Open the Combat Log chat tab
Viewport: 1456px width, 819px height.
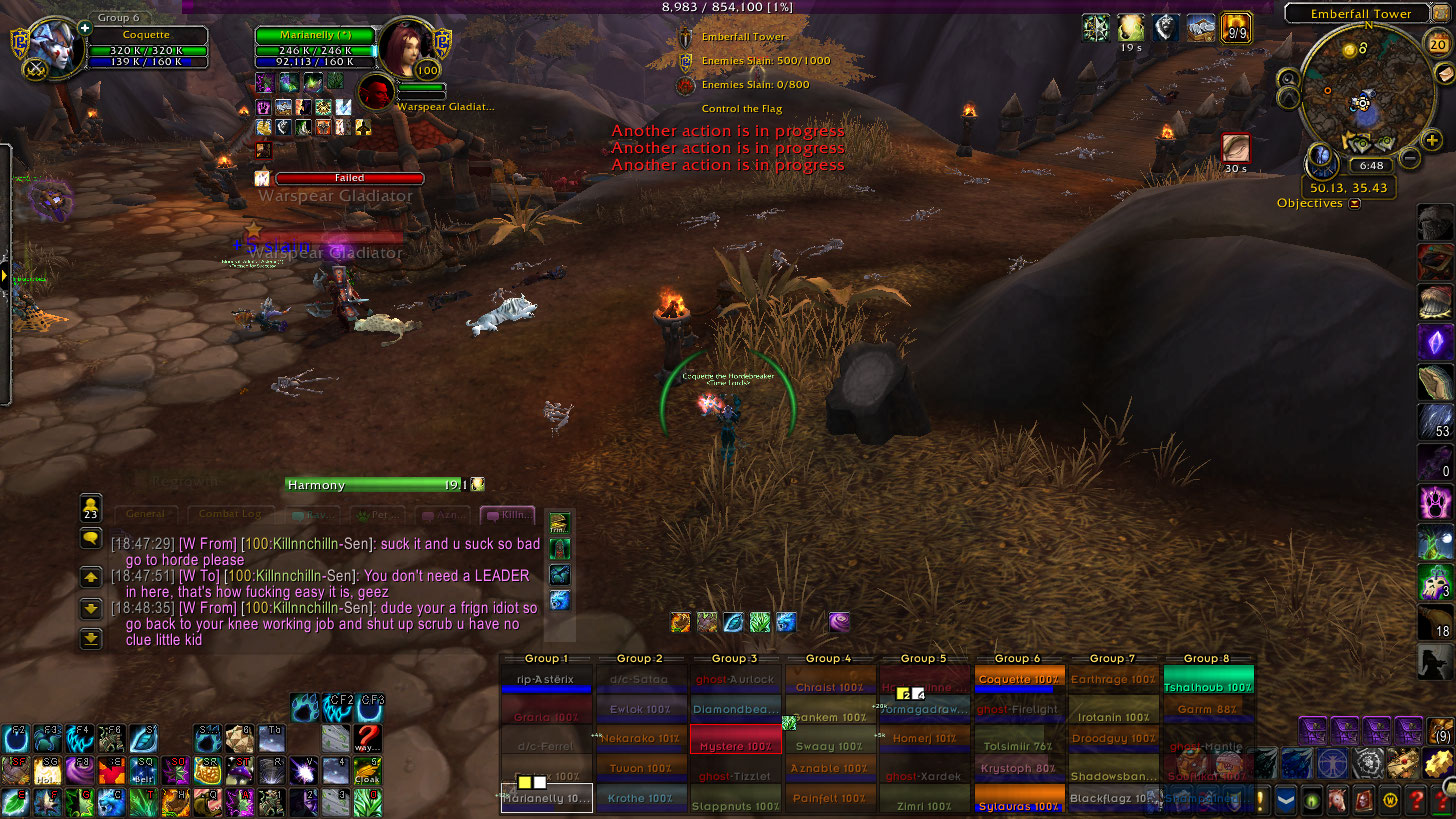(x=231, y=514)
